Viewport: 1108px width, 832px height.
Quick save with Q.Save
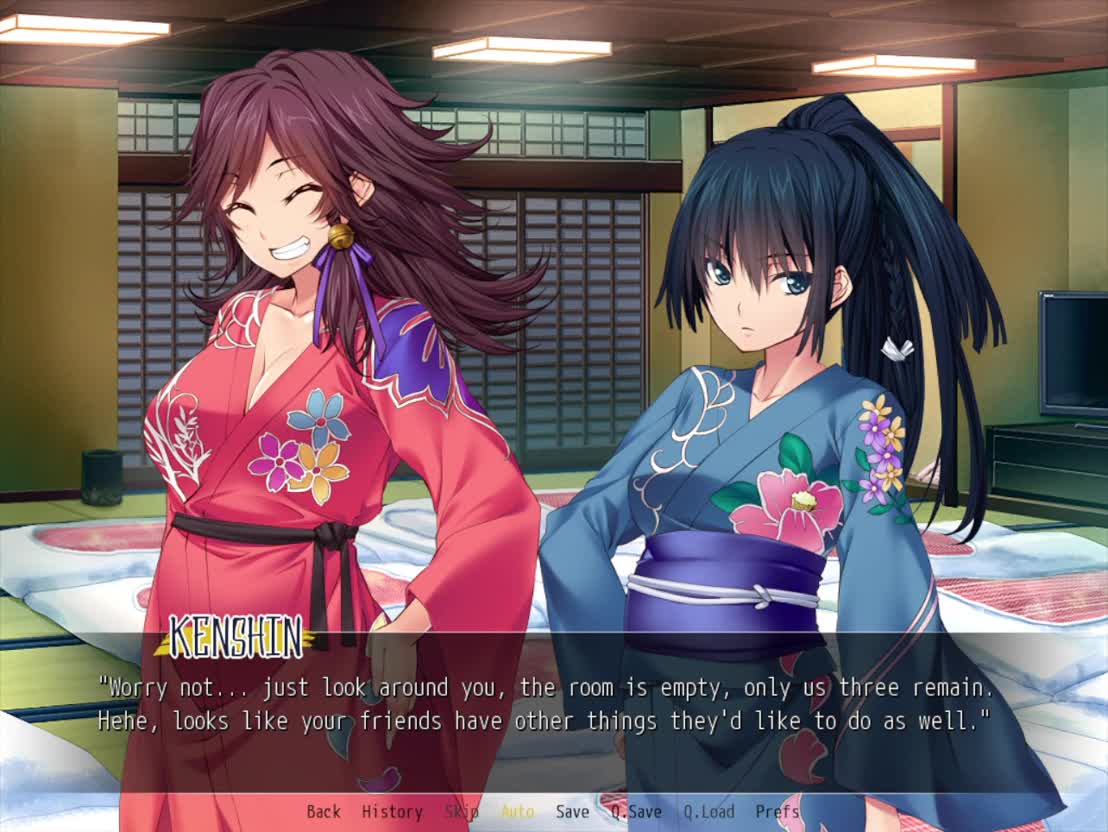pyautogui.click(x=636, y=812)
